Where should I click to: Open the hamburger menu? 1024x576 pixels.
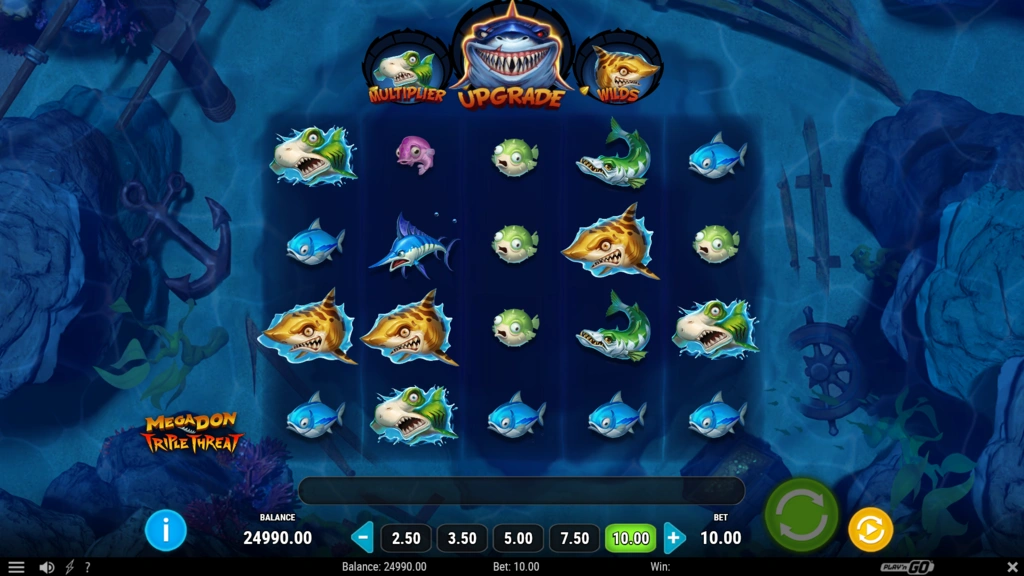tap(16, 567)
